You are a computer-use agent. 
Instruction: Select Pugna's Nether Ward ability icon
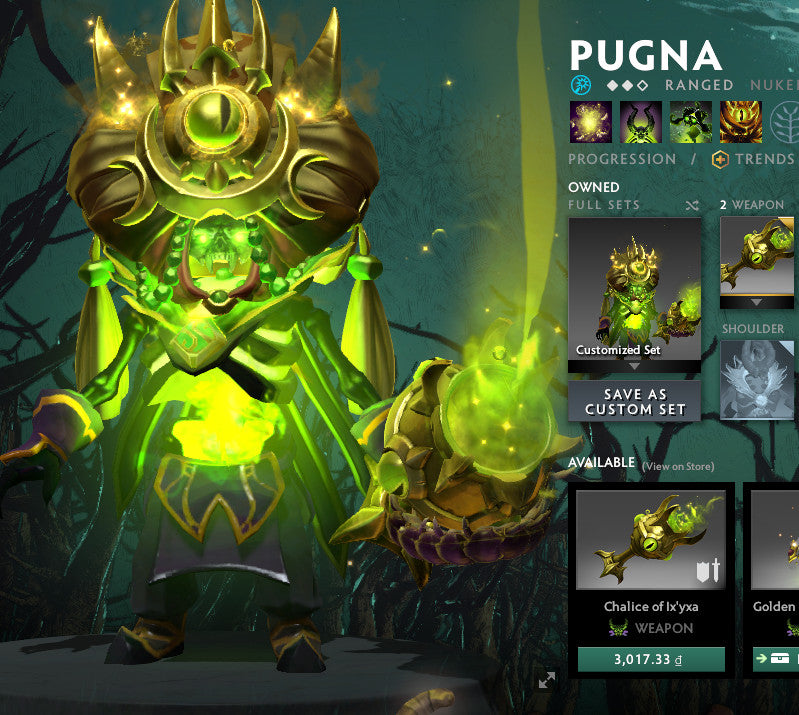pos(690,121)
